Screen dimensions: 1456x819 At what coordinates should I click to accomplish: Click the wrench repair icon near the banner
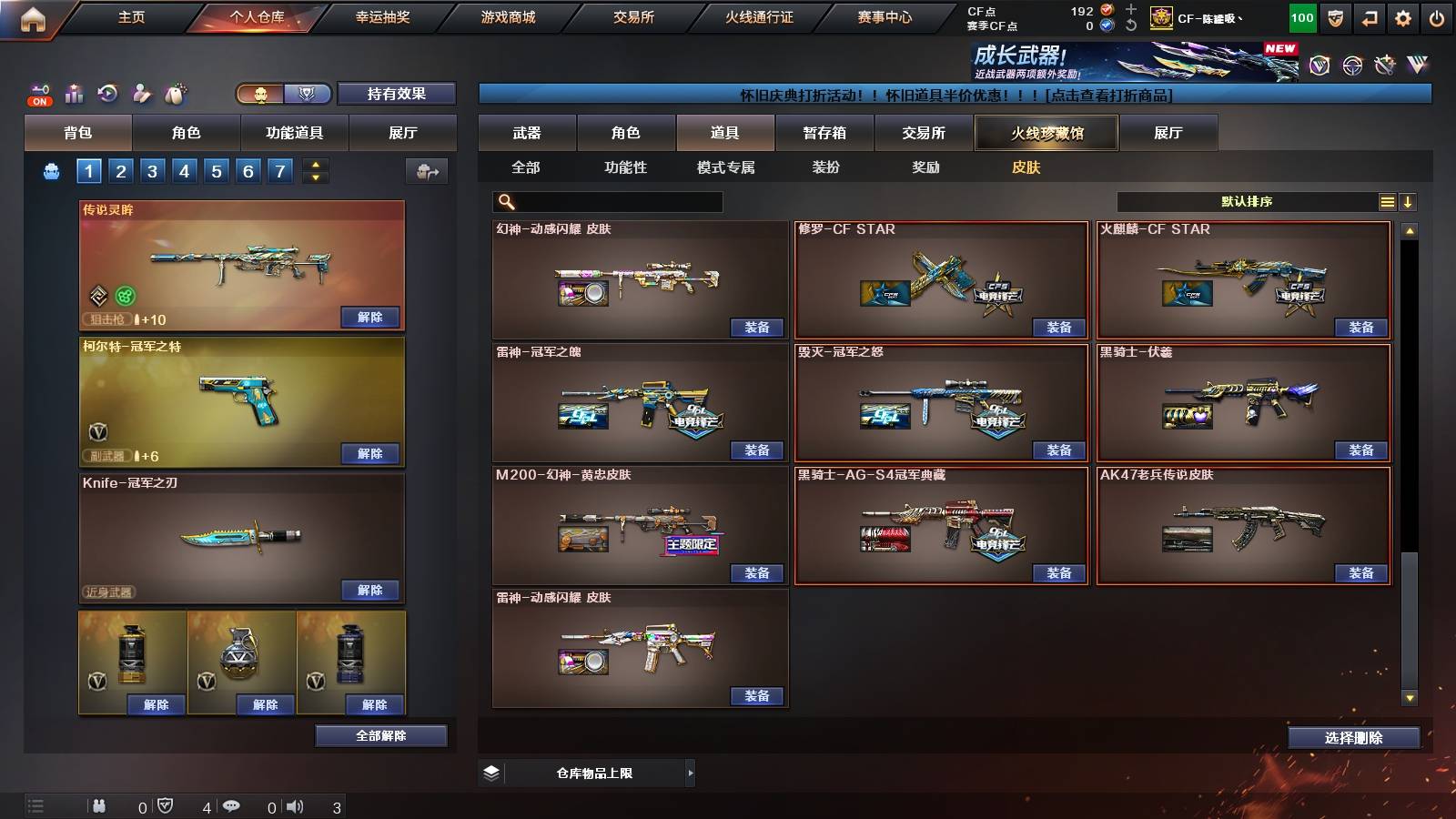[1385, 64]
